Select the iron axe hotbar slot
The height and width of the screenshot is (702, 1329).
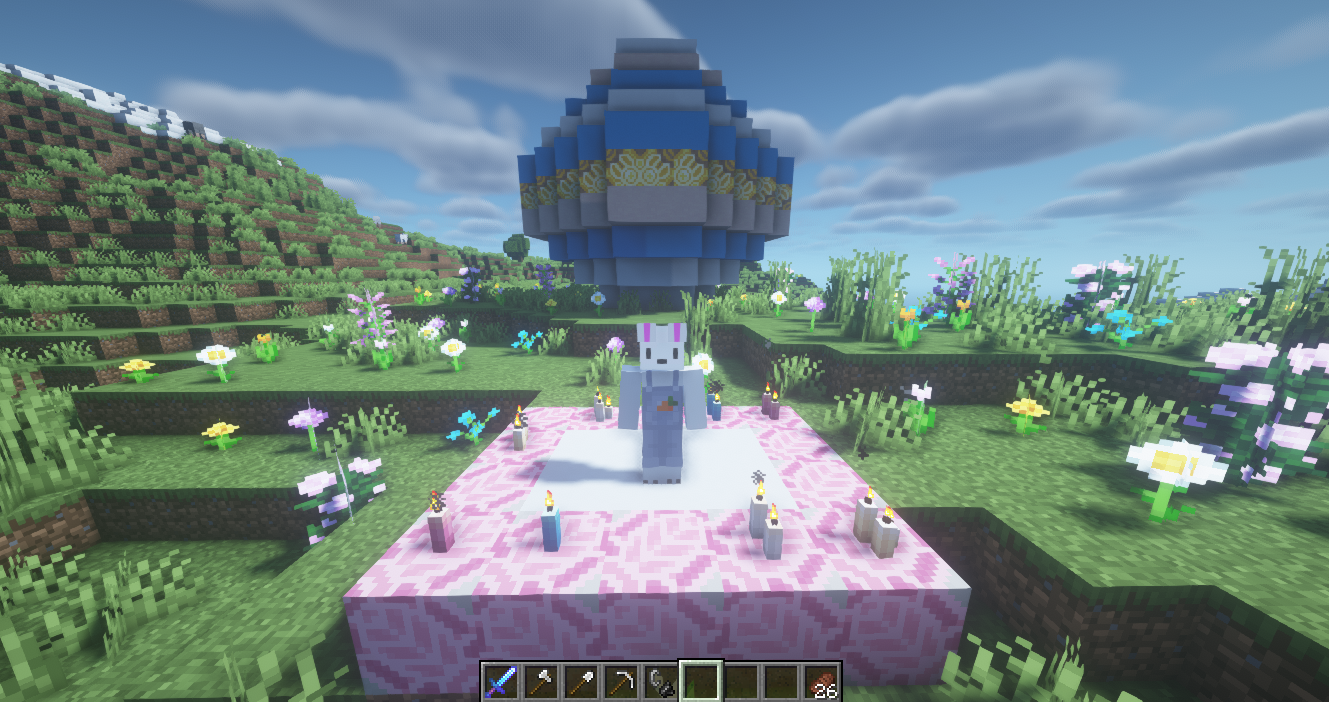(540, 682)
